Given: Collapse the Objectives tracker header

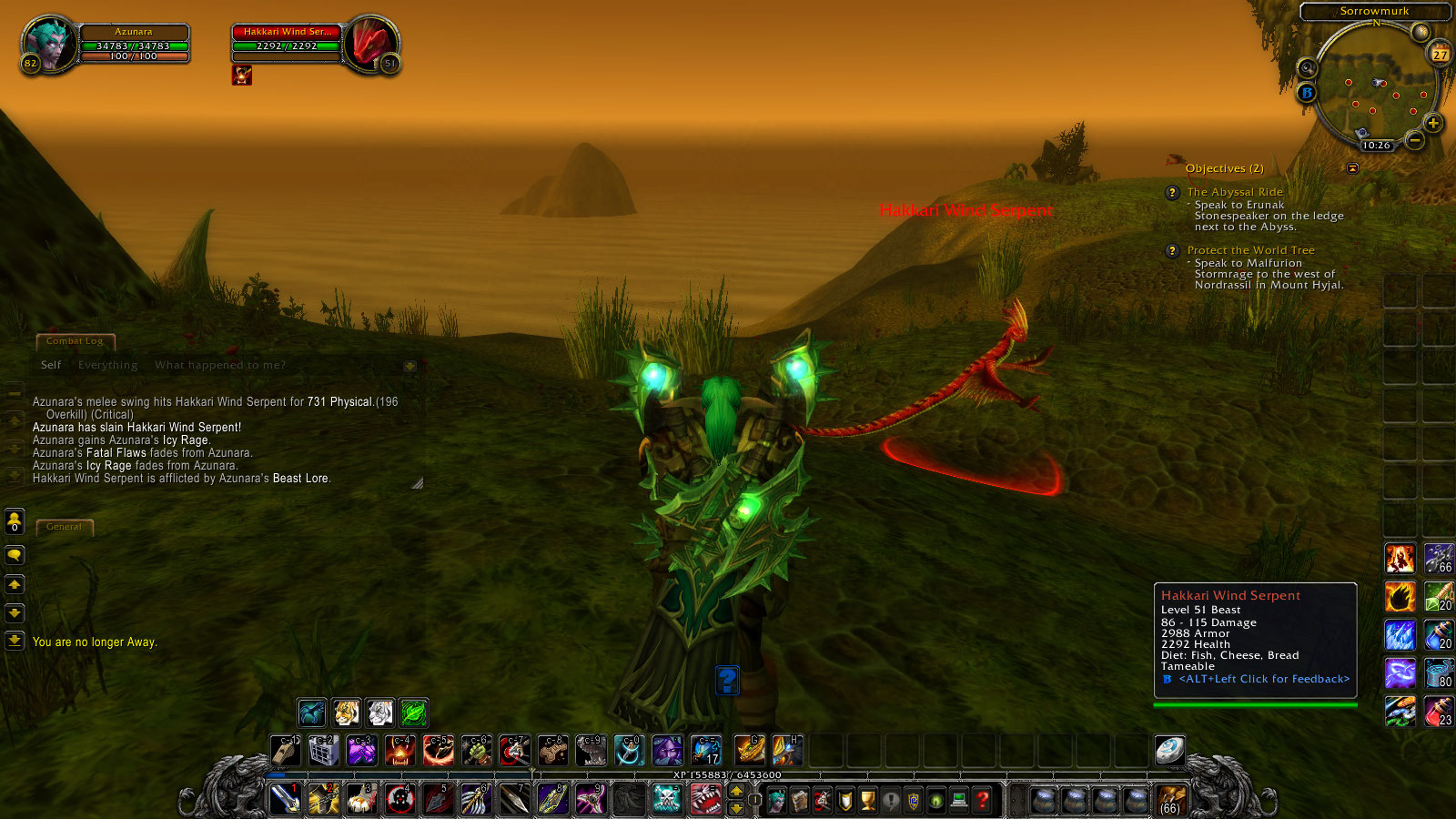Looking at the screenshot, I should point(1224,168).
